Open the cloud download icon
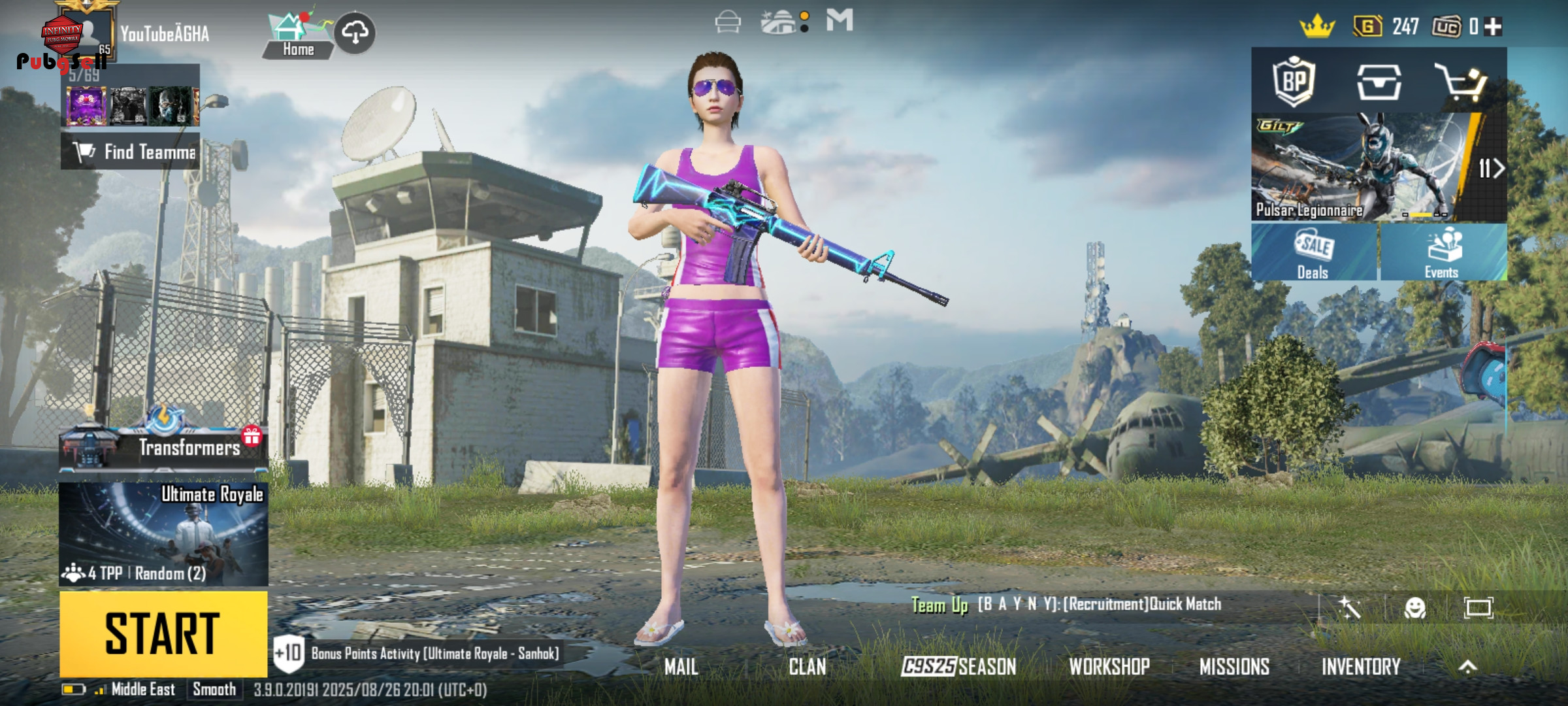This screenshot has height=706, width=1568. [x=355, y=32]
